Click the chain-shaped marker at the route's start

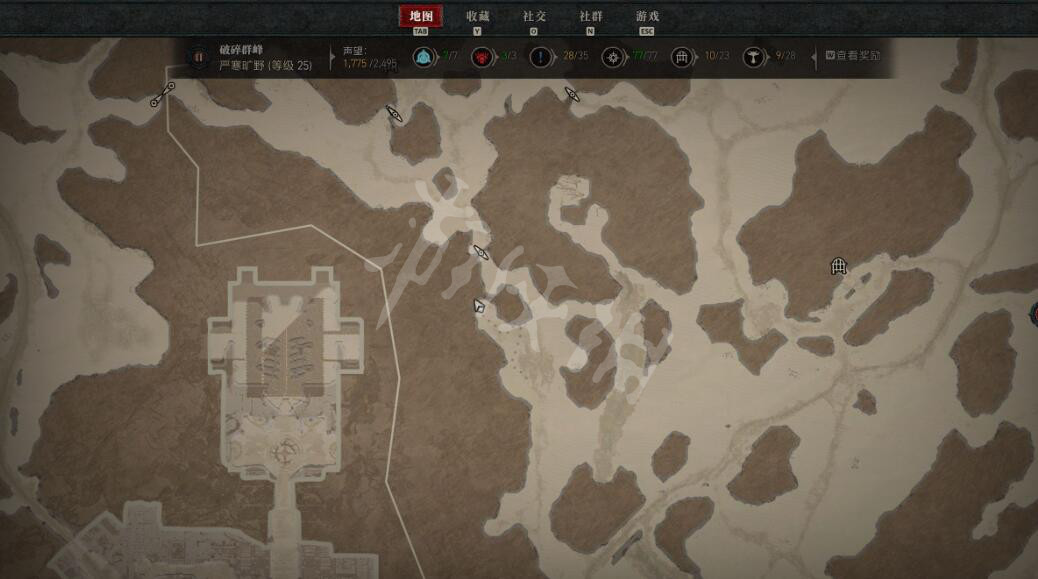pos(163,95)
